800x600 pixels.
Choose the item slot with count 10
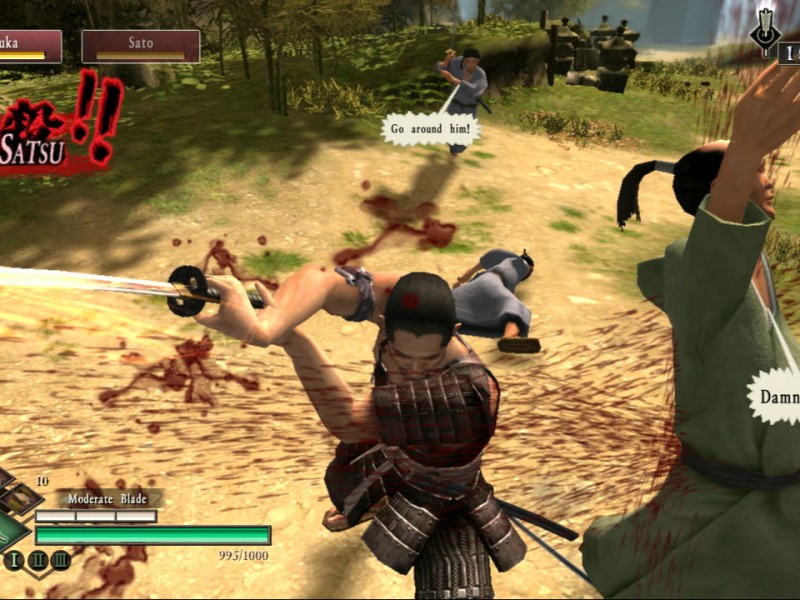tap(20, 497)
